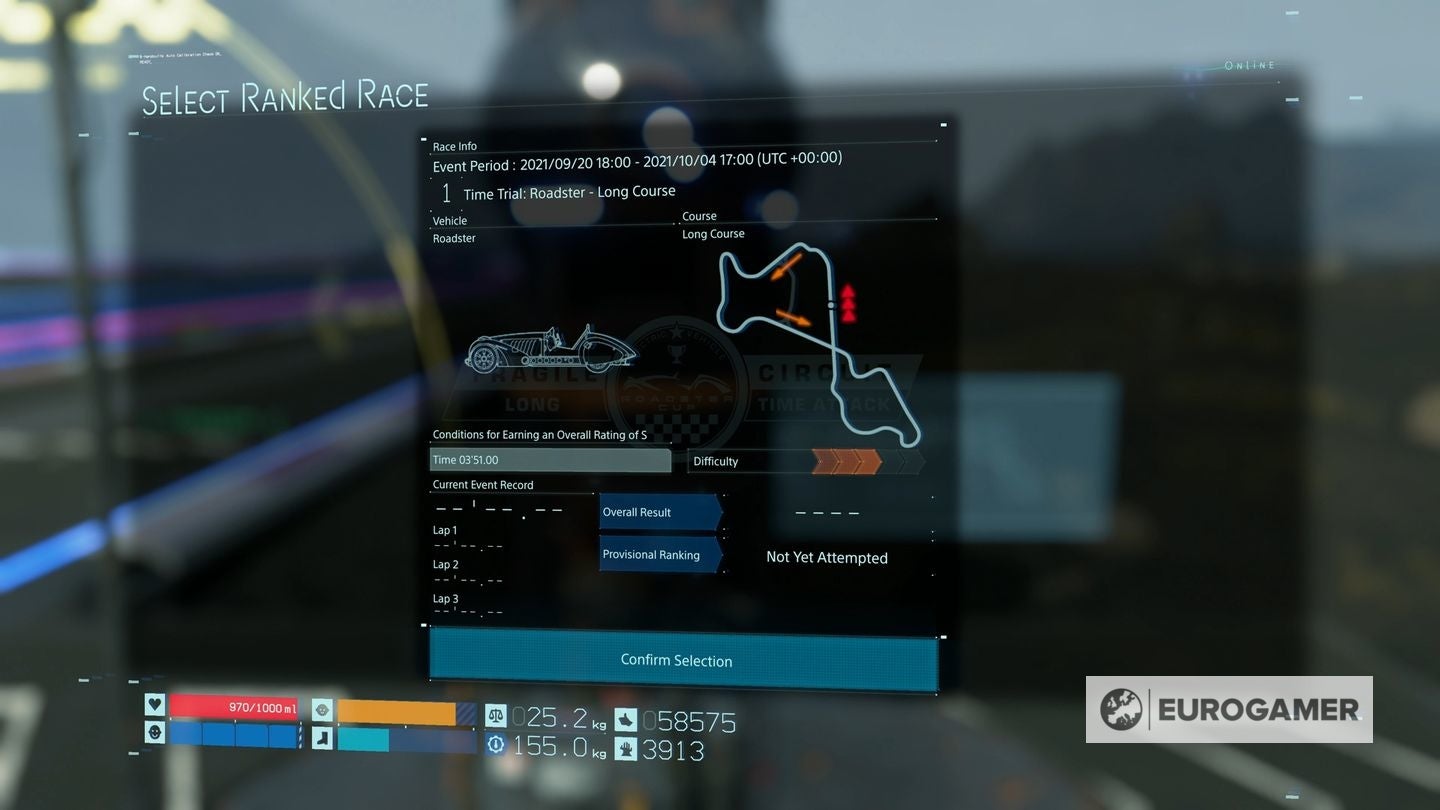The image size is (1440, 810).
Task: Click the face icon beside the orange bar
Action: click(x=321, y=710)
